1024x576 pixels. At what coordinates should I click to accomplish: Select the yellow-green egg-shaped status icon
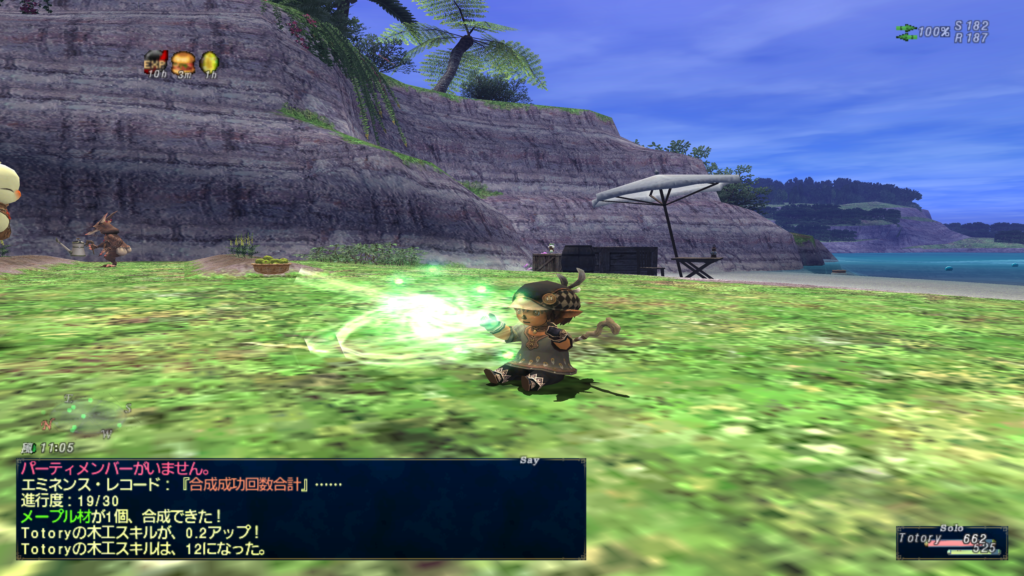pyautogui.click(x=209, y=62)
